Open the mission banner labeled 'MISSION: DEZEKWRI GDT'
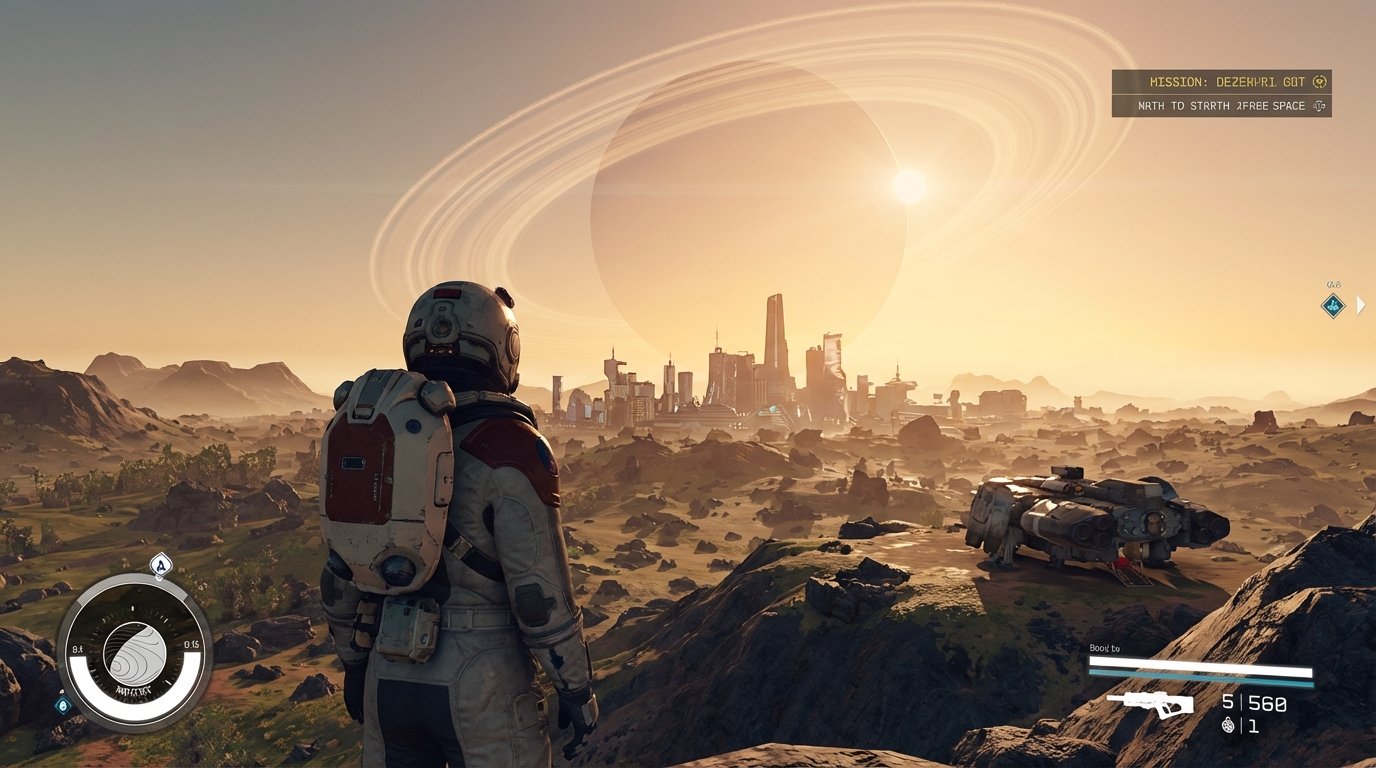Image resolution: width=1376 pixels, height=768 pixels. tap(1220, 82)
